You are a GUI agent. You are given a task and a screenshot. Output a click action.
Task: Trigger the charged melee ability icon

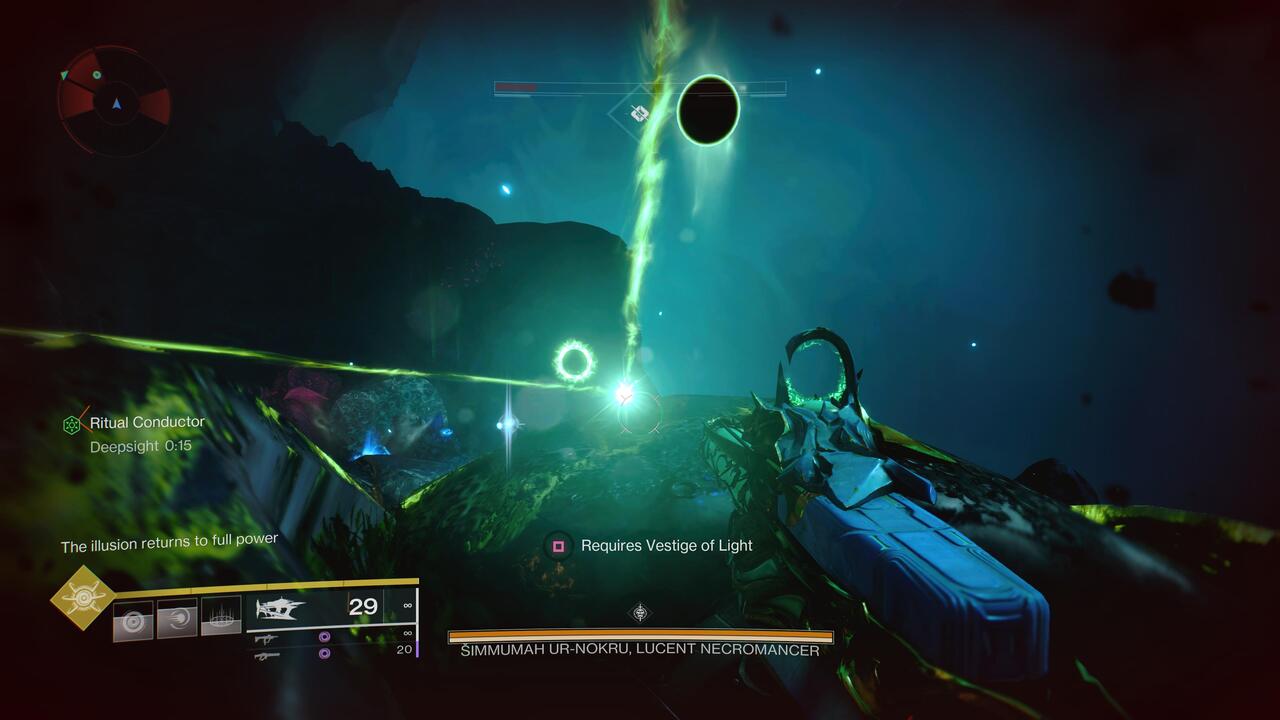click(x=177, y=619)
